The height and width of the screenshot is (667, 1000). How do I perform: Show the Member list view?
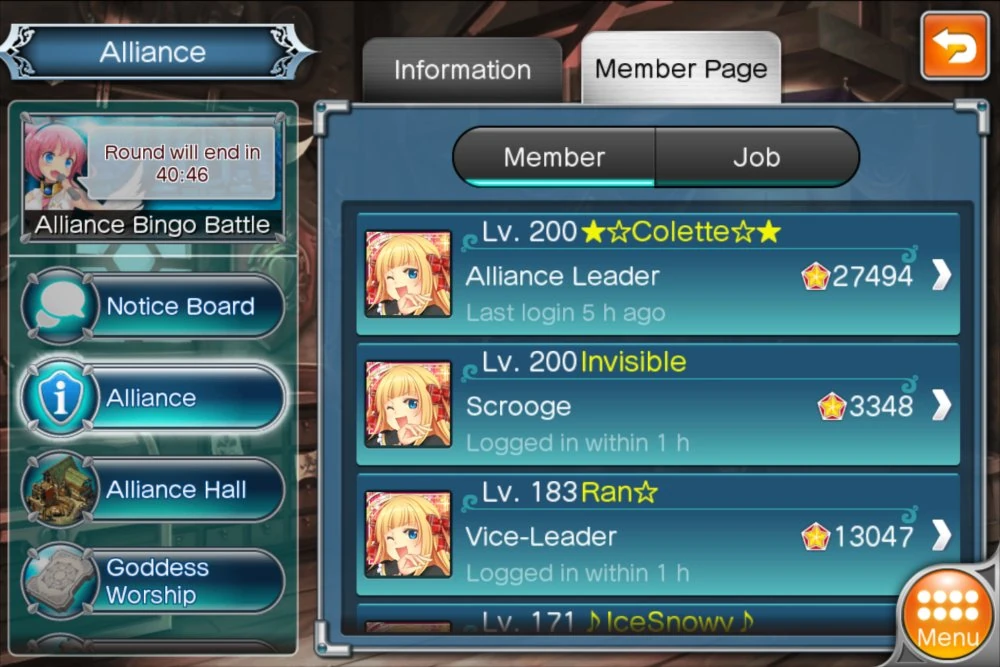pos(554,157)
